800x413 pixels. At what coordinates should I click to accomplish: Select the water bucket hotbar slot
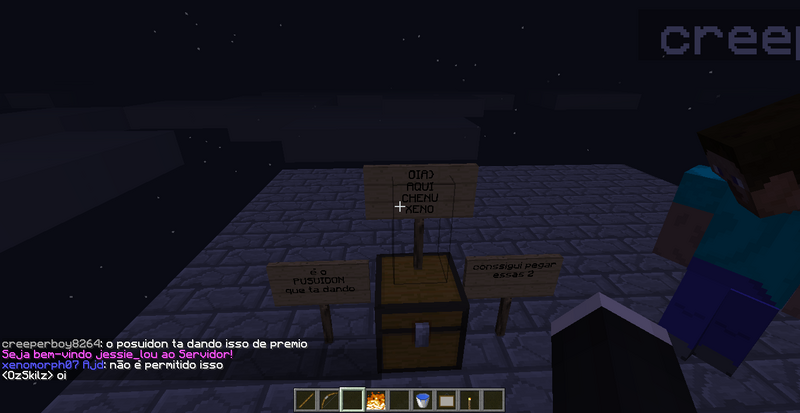[424, 401]
